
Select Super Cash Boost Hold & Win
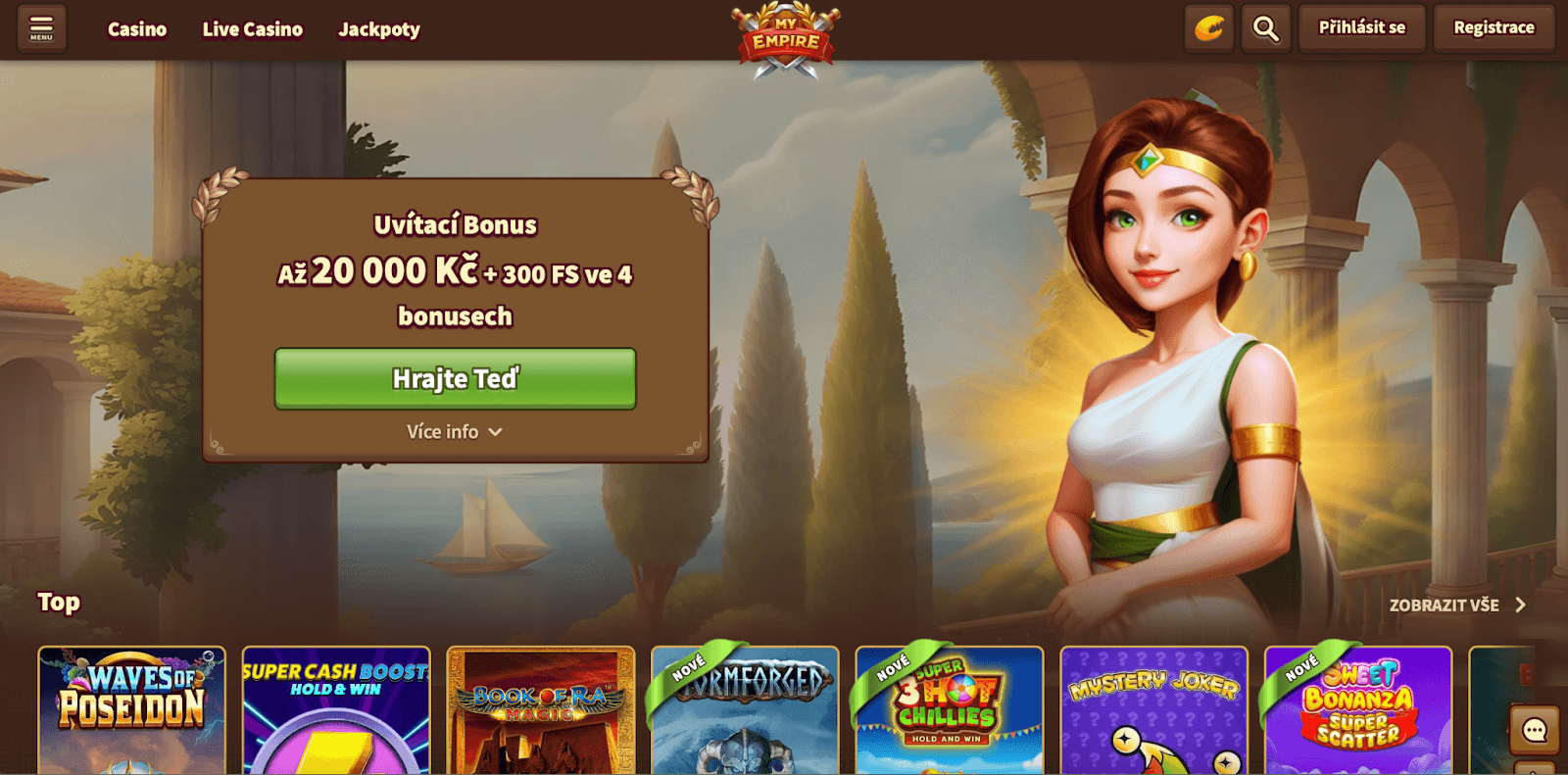click(x=336, y=710)
